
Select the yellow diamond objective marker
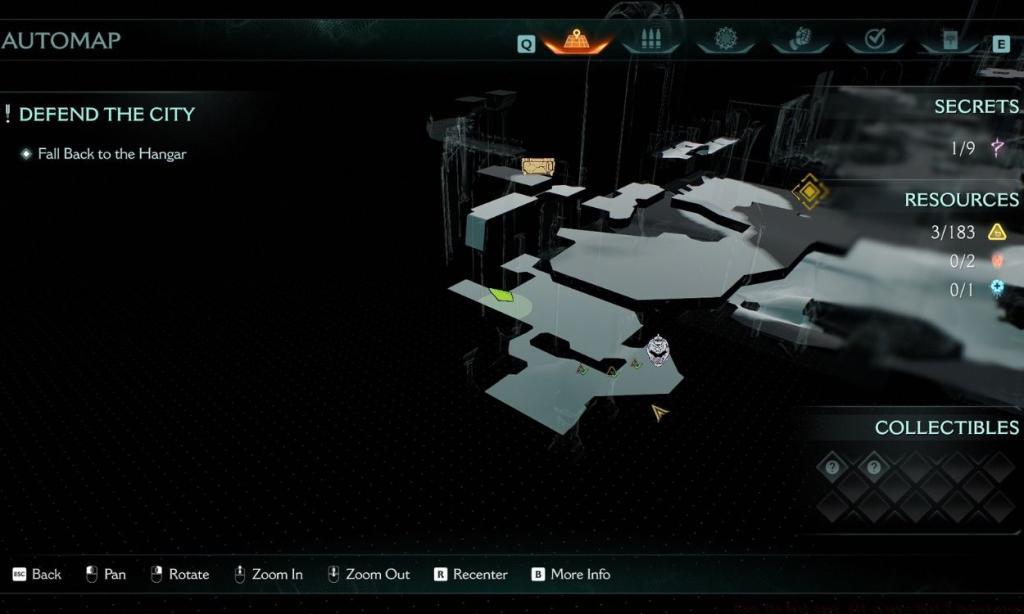[809, 192]
